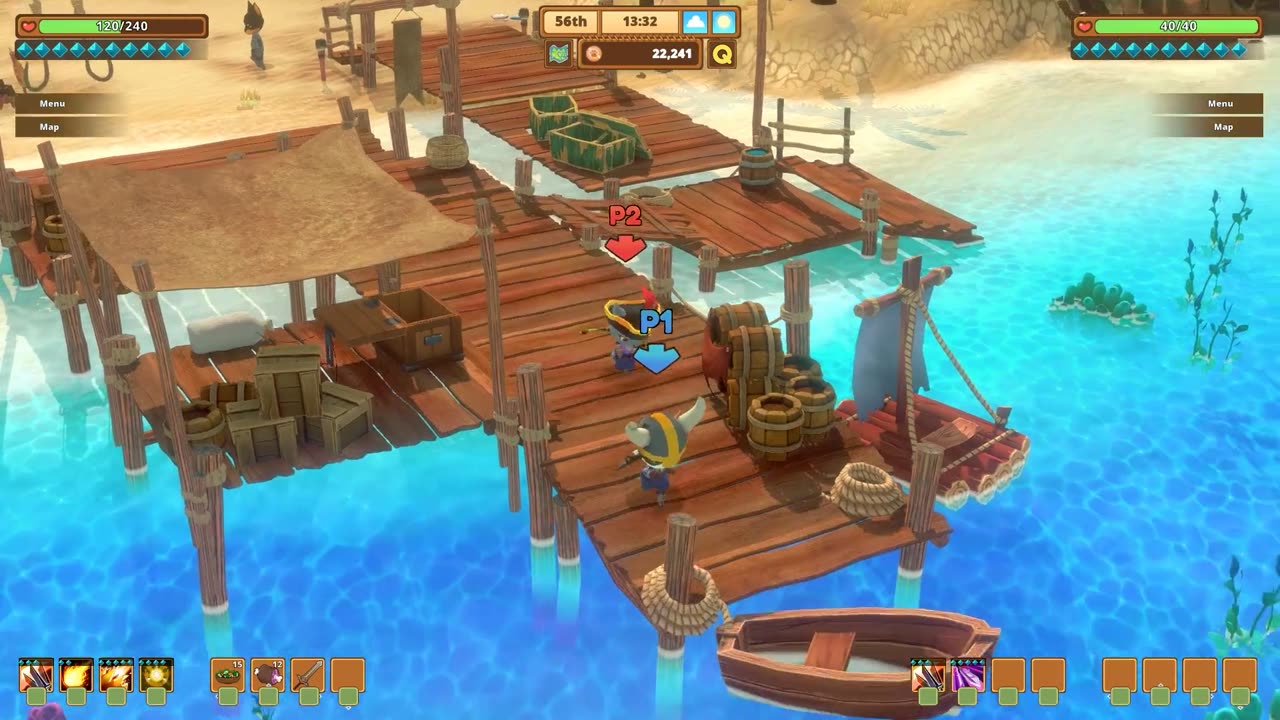This screenshot has height=720, width=1280.
Task: Activate the fireball skill
Action: pos(76,676)
